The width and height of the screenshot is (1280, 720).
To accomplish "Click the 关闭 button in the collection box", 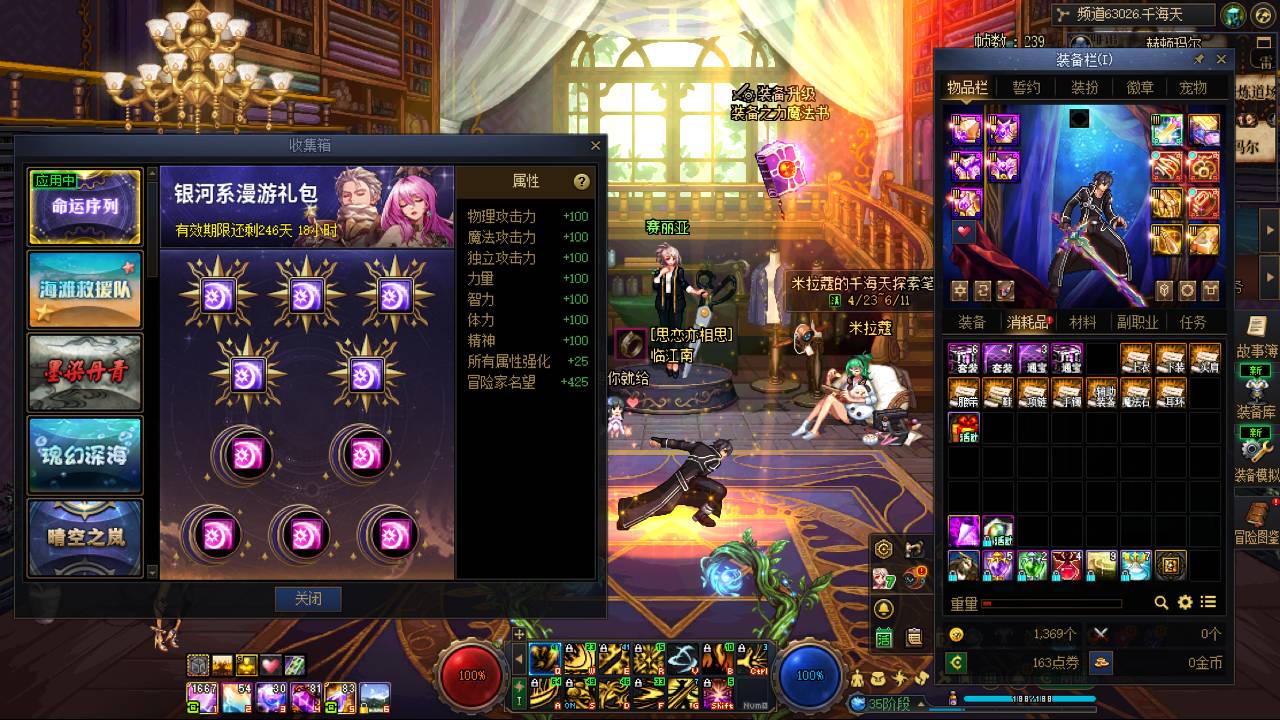I will 308,599.
